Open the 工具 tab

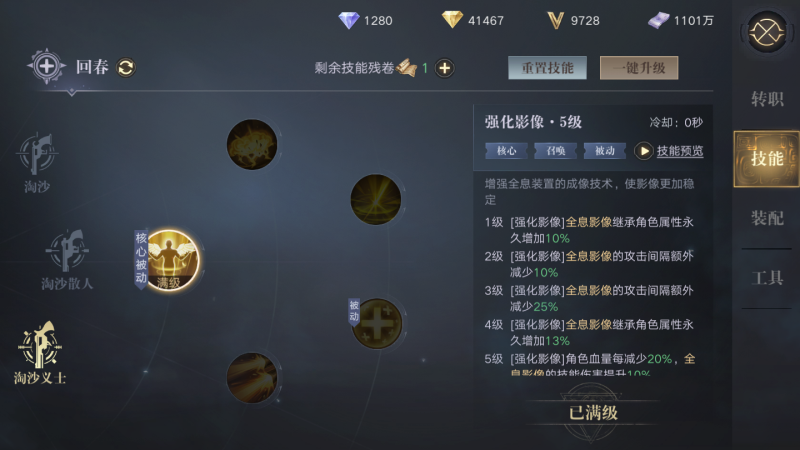click(x=767, y=278)
